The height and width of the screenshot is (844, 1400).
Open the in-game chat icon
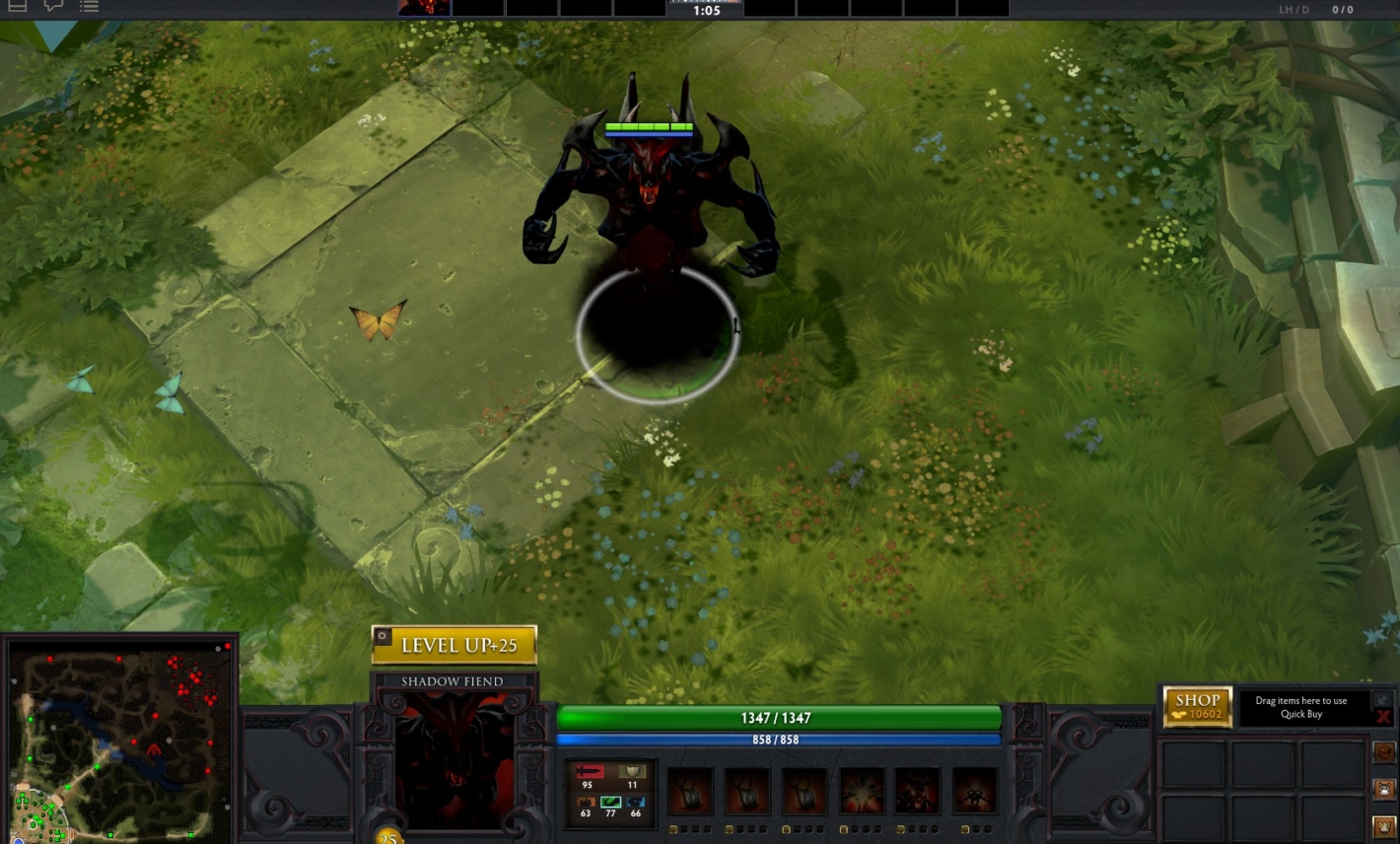[52, 7]
